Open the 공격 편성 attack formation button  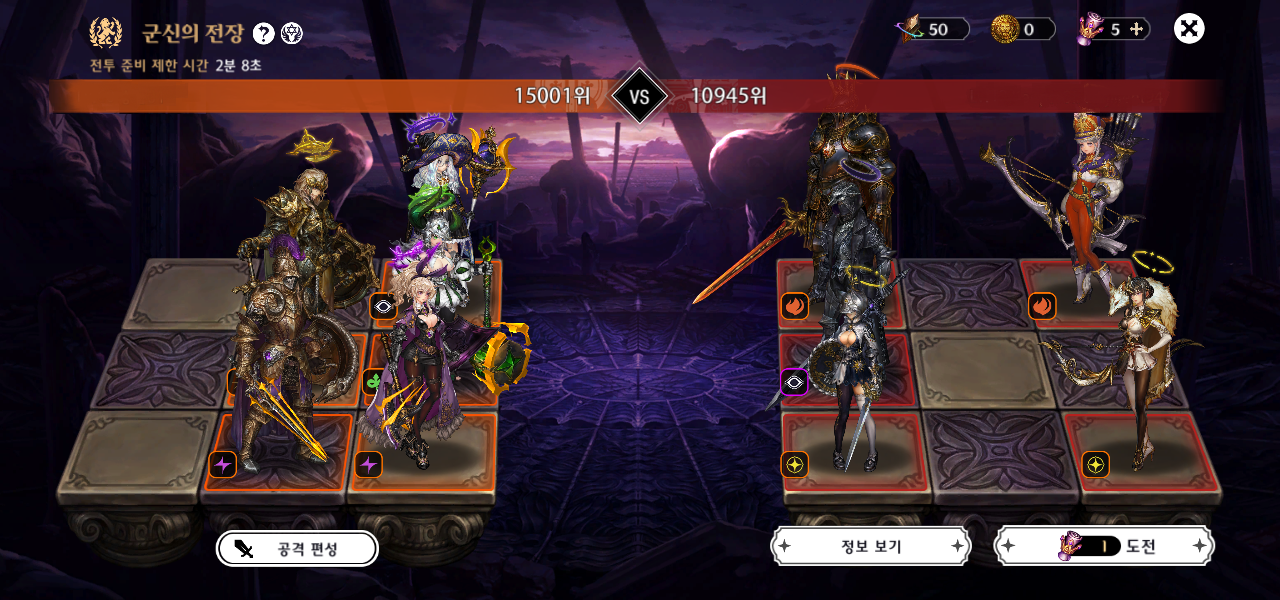[x=297, y=548]
